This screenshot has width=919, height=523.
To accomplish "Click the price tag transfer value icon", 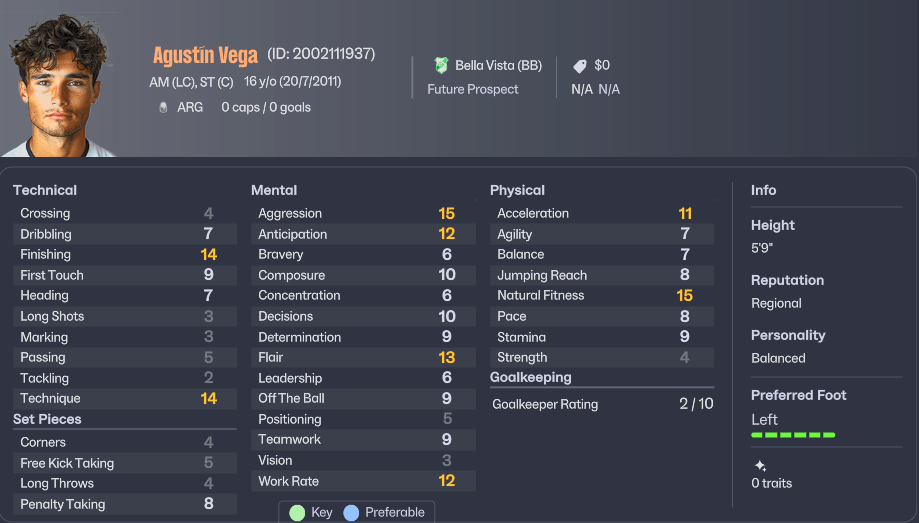I will [580, 66].
